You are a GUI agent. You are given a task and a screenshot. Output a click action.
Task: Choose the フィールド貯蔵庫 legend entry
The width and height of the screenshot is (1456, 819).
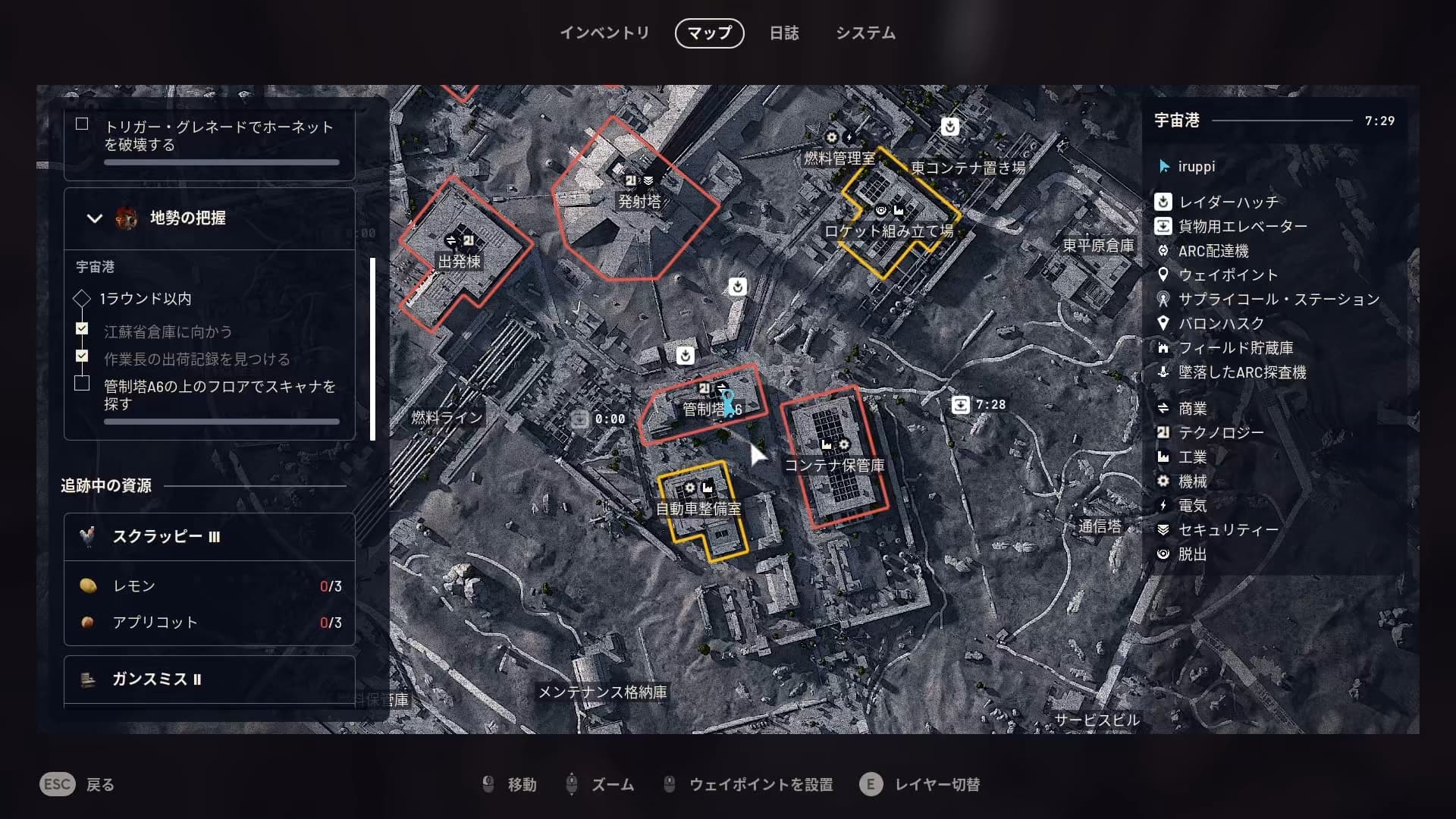1235,348
